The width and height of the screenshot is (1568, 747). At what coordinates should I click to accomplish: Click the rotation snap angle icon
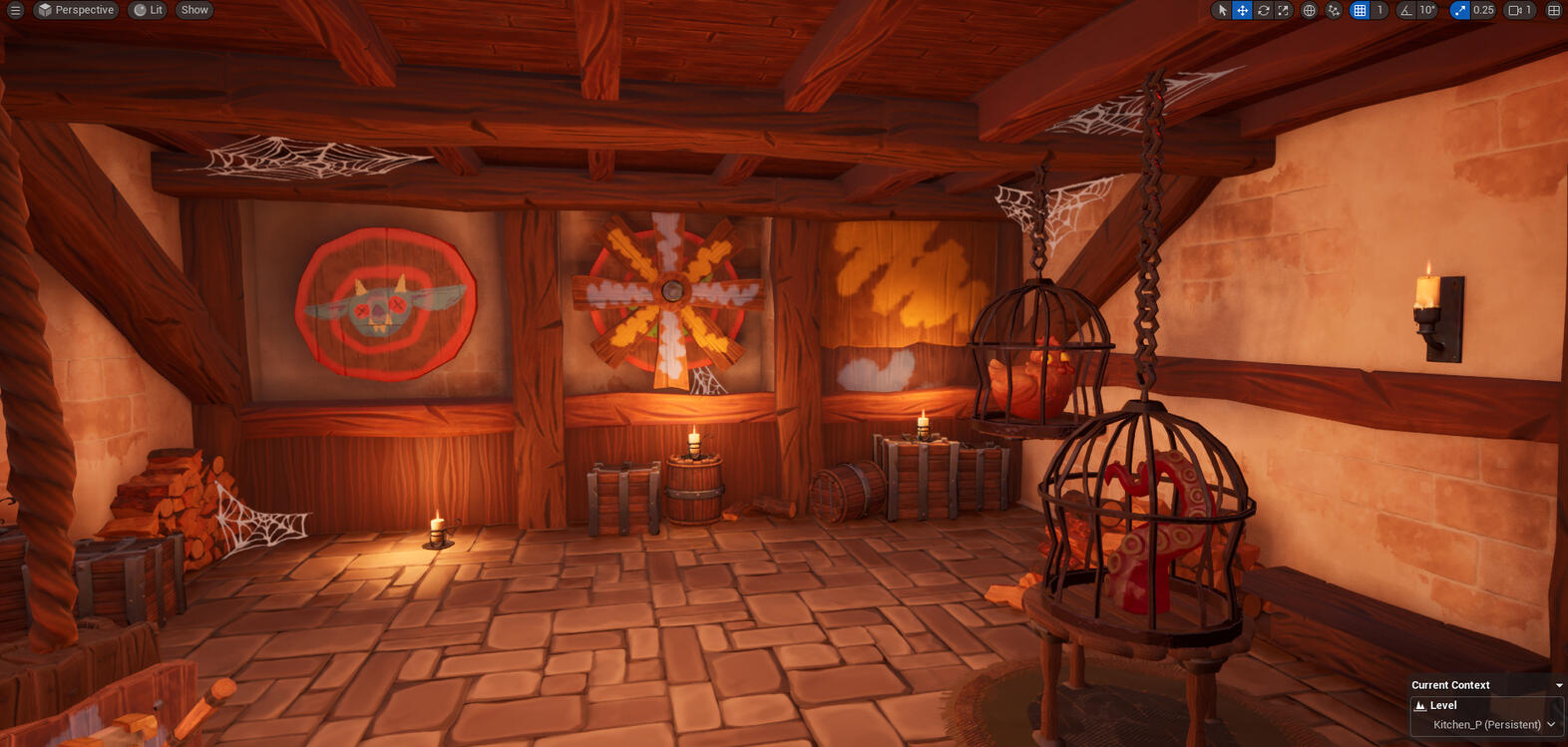coord(1405,10)
